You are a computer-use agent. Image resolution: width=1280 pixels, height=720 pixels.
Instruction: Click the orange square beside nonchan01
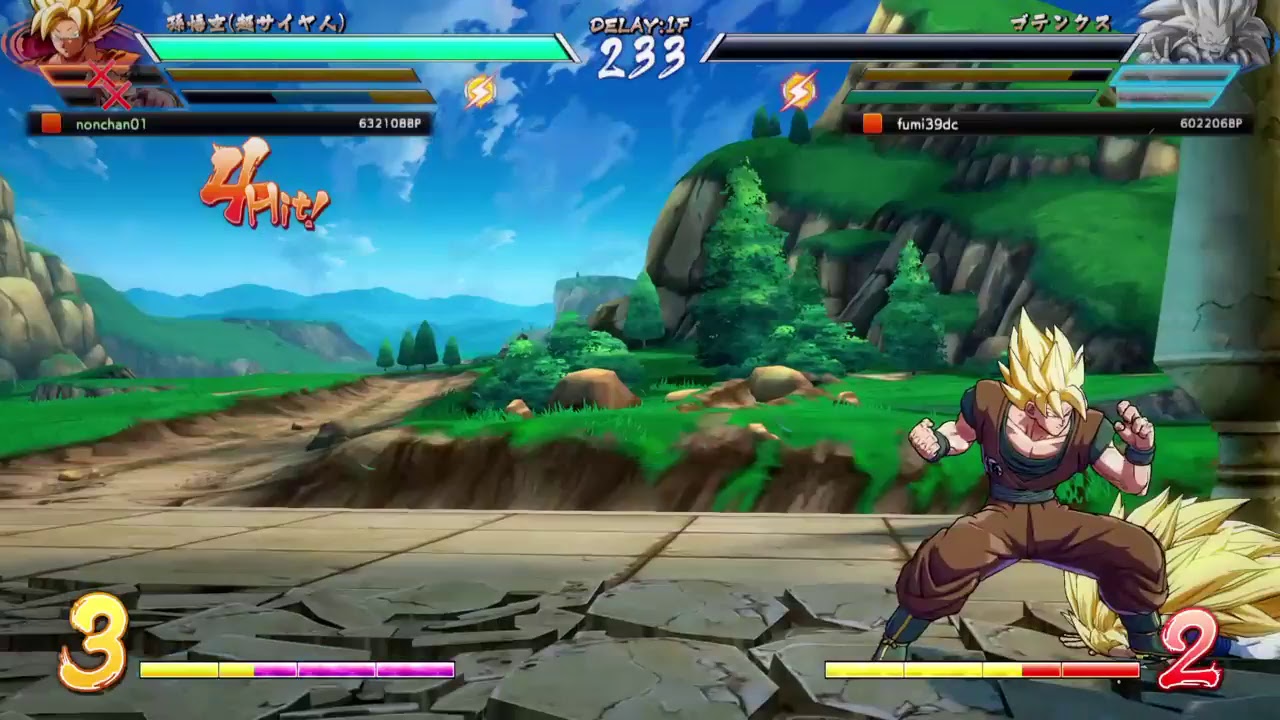coord(48,125)
